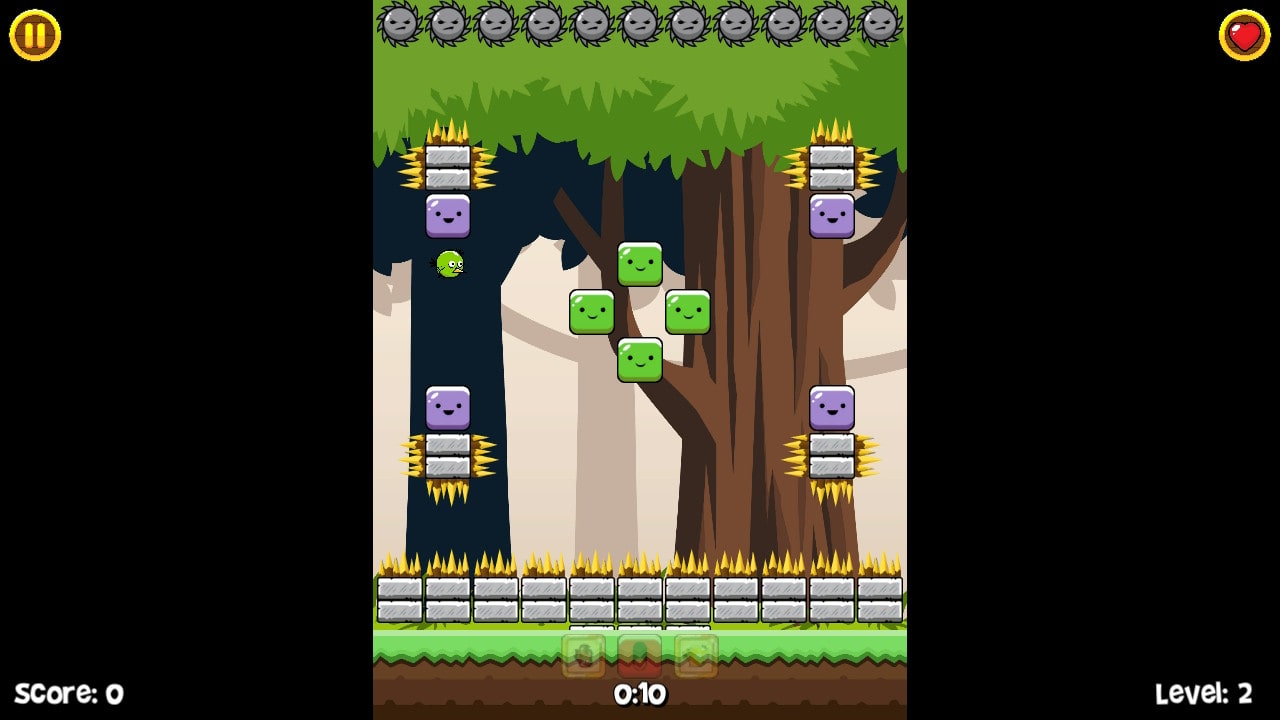Click the red heart life indicator
This screenshot has width=1280, height=720.
[1243, 33]
